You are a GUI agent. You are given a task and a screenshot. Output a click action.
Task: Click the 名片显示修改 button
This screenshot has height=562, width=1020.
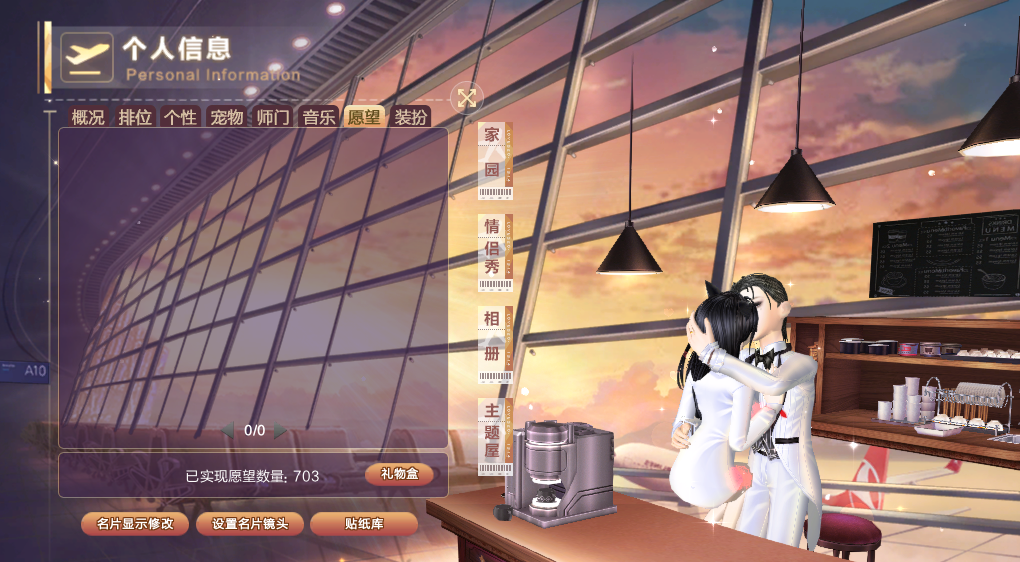pyautogui.click(x=135, y=524)
